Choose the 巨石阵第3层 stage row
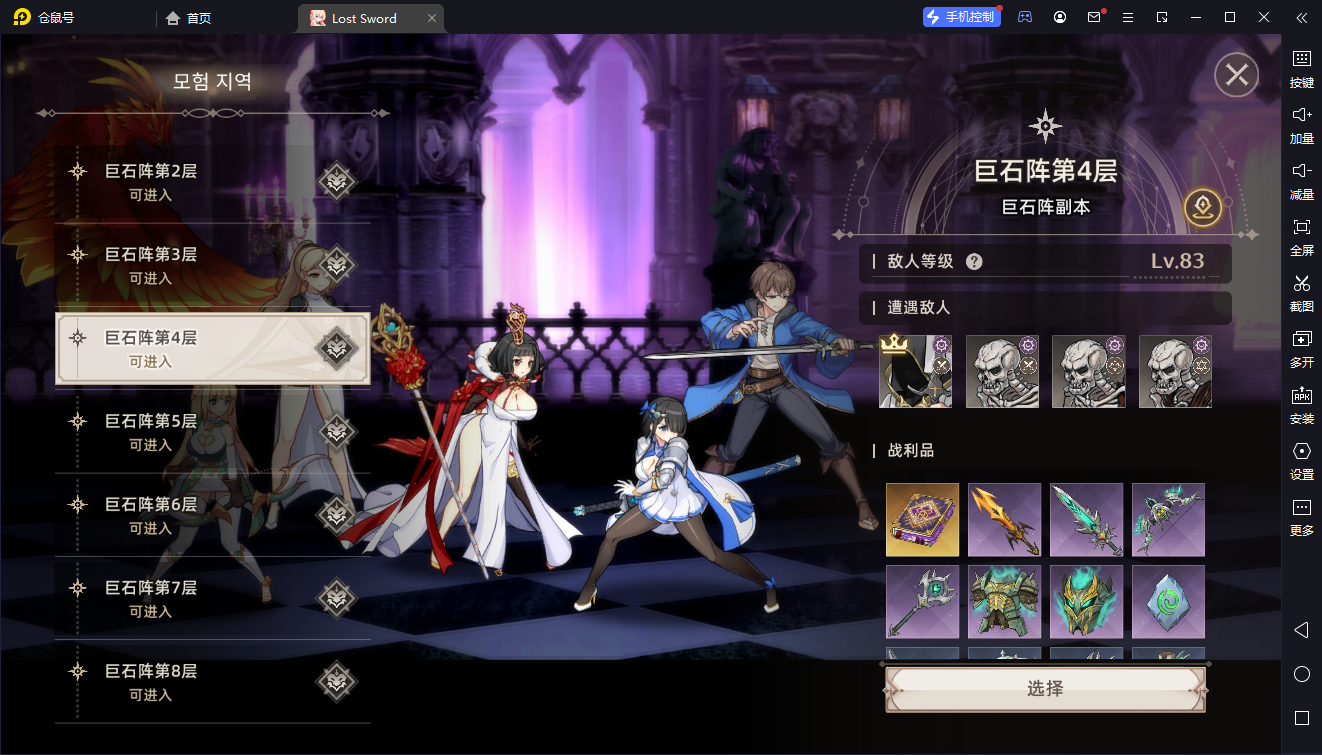The height and width of the screenshot is (755, 1322). coord(212,265)
